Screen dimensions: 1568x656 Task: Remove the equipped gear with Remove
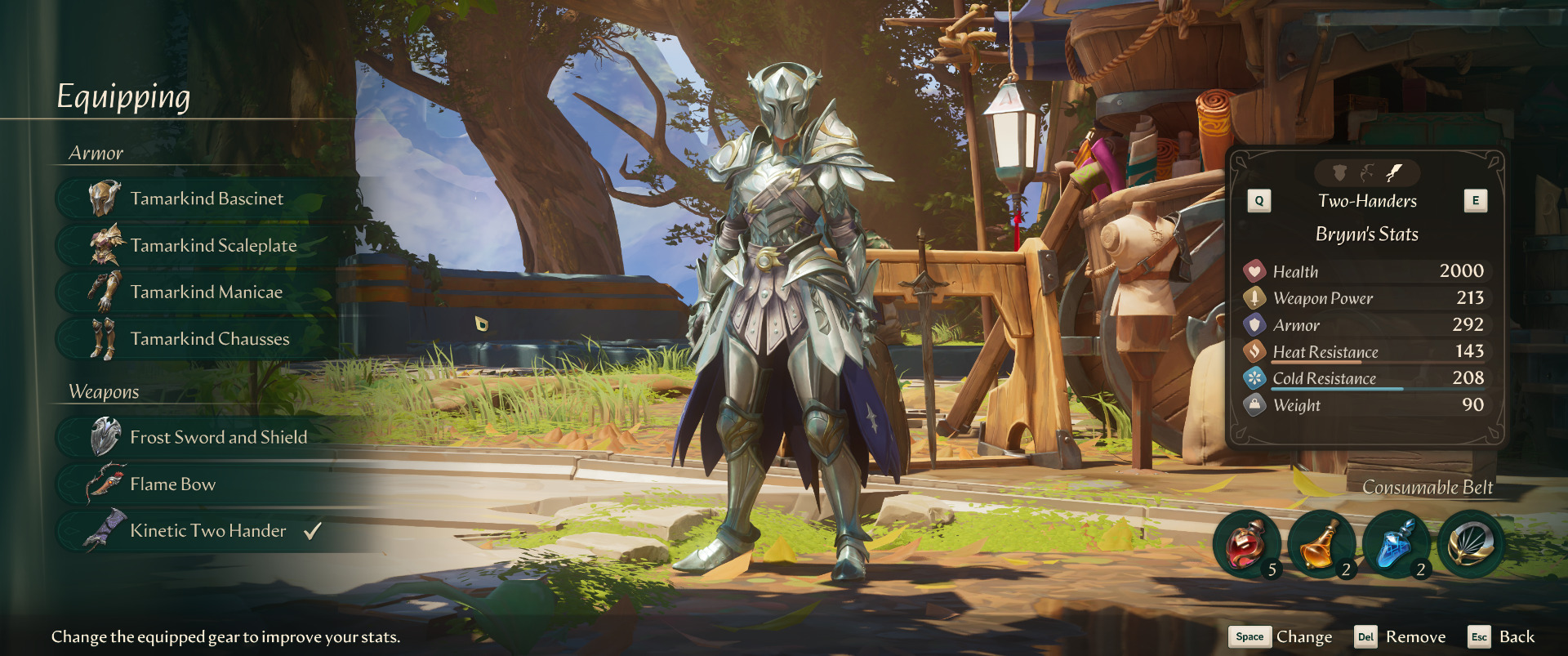click(1400, 637)
